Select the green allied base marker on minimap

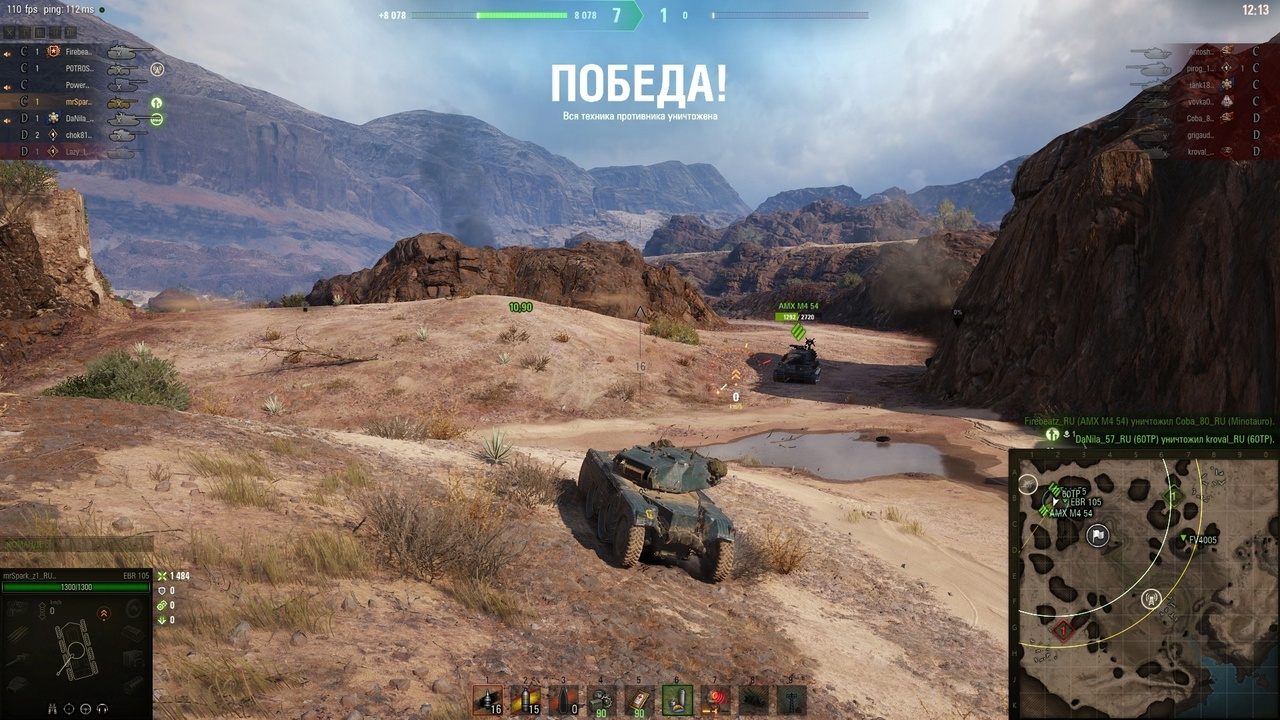coord(1174,495)
